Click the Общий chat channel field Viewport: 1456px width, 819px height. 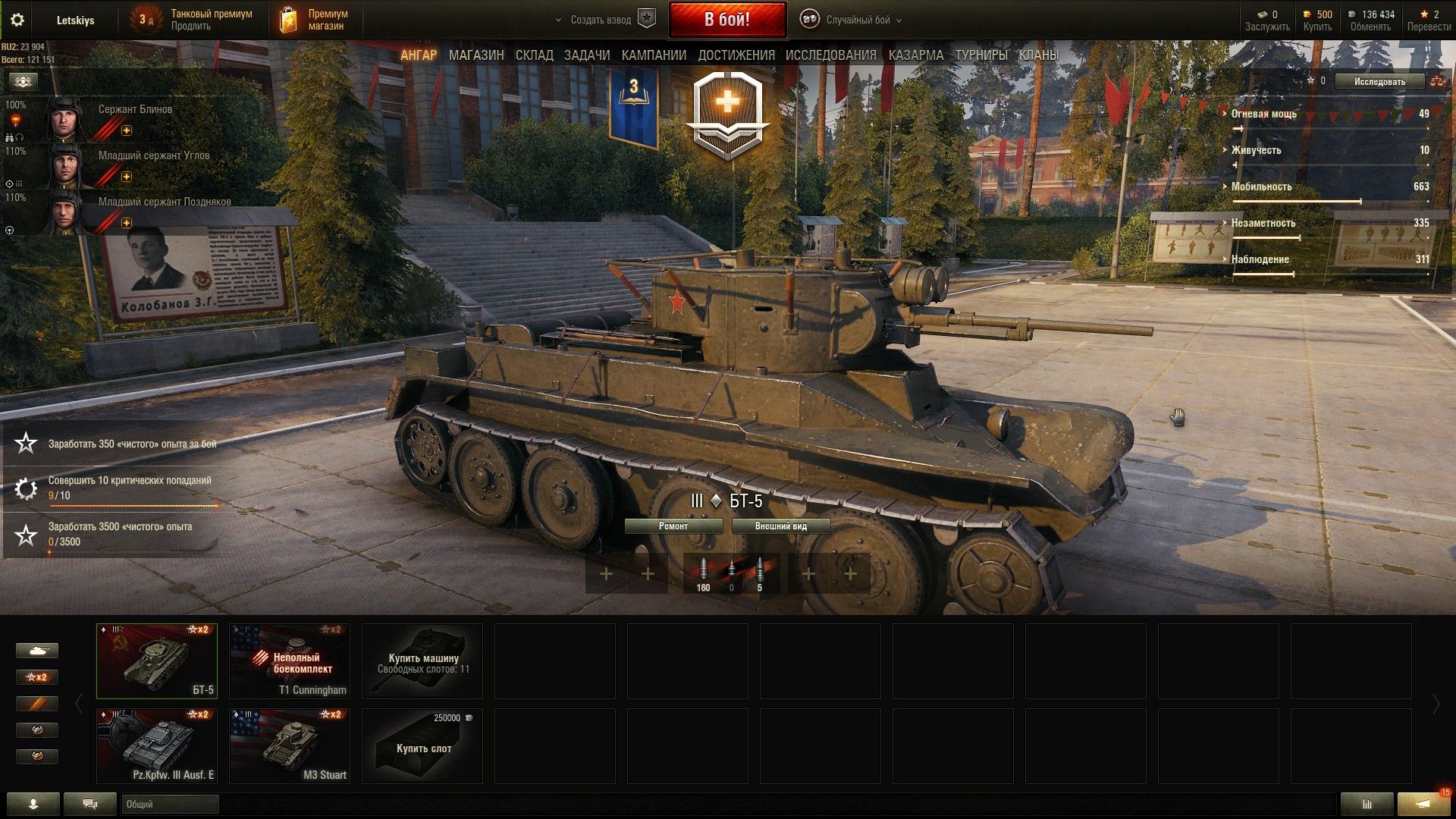click(x=170, y=804)
